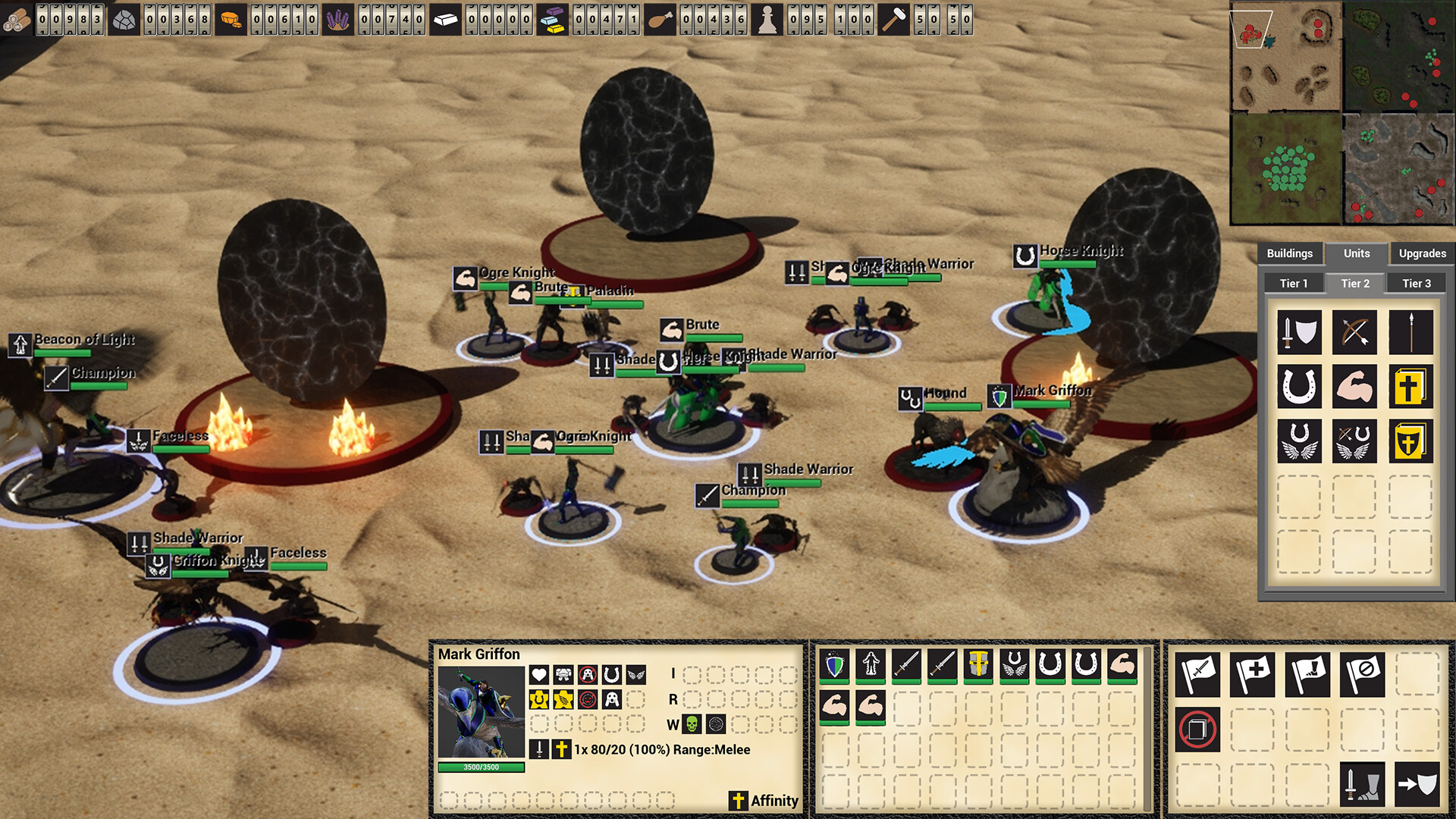This screenshot has height=819, width=1456.
Task: Set the plus-sign flag command
Action: 1252,675
